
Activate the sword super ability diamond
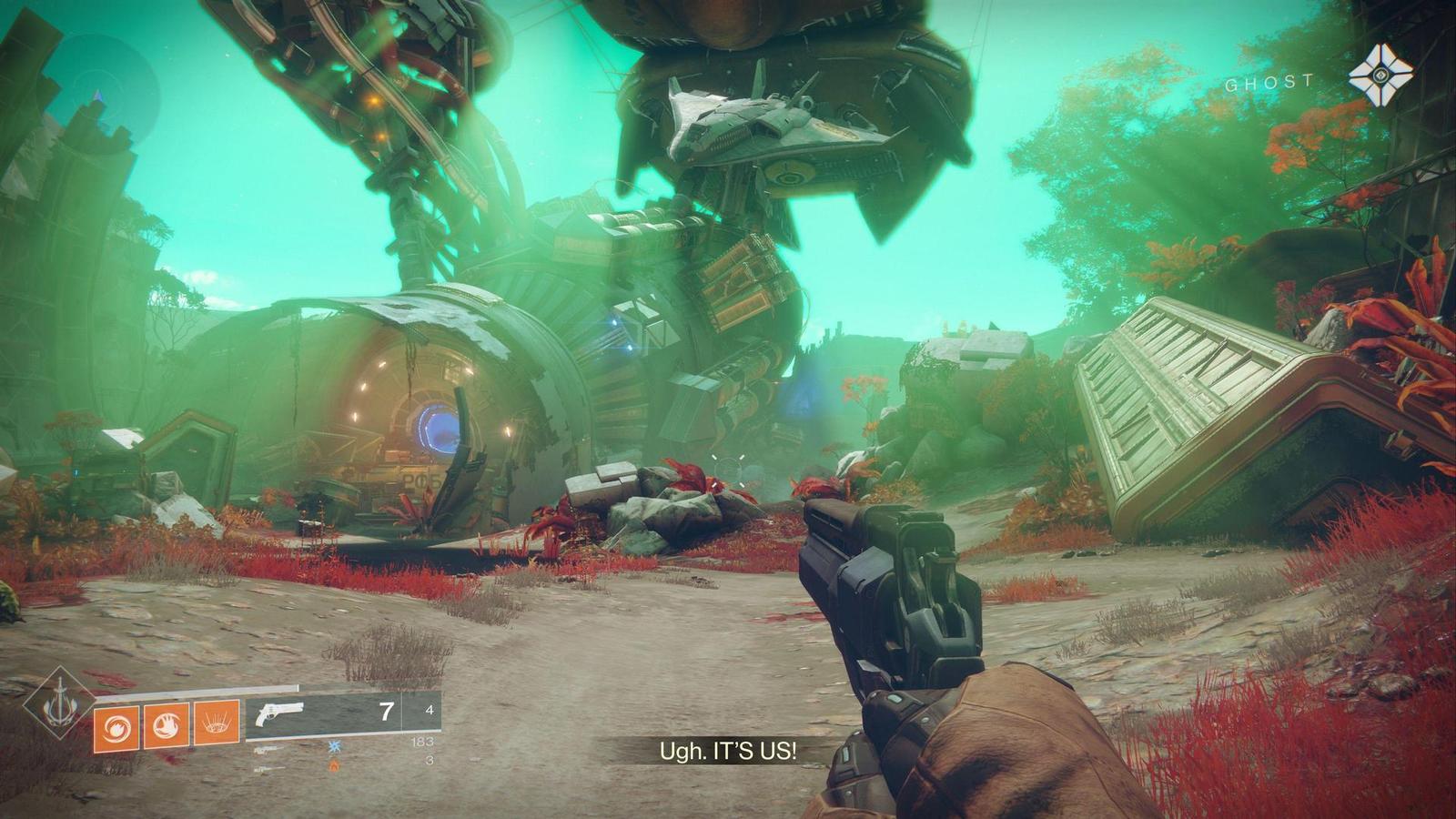[60, 703]
